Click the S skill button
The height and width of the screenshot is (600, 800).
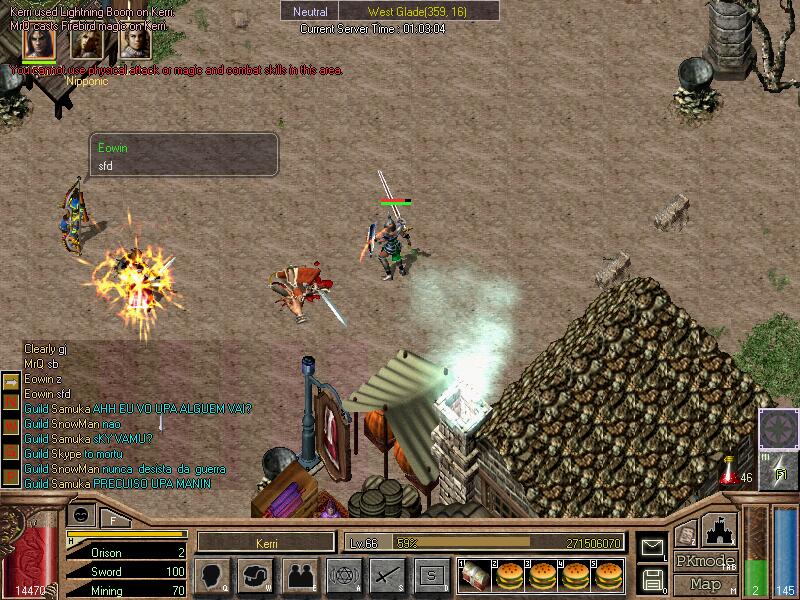pyautogui.click(x=431, y=575)
